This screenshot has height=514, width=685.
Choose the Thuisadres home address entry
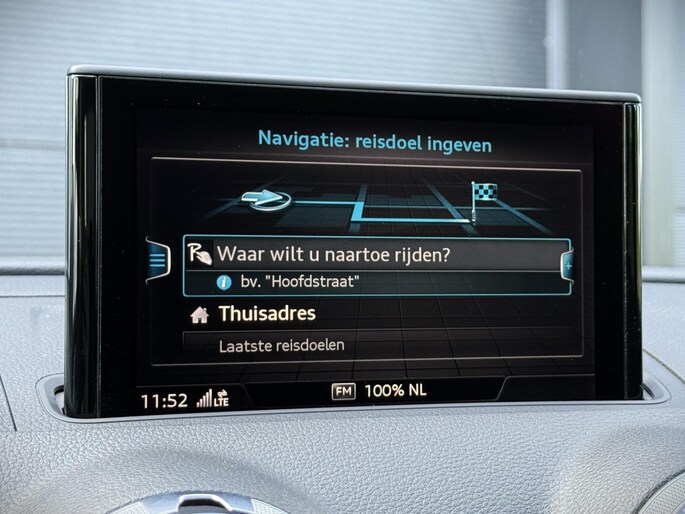[x=267, y=314]
